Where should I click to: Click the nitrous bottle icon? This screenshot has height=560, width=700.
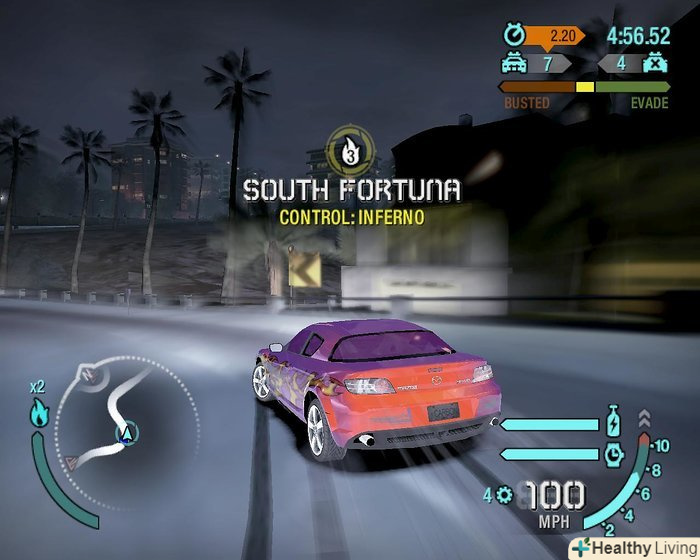(x=613, y=421)
